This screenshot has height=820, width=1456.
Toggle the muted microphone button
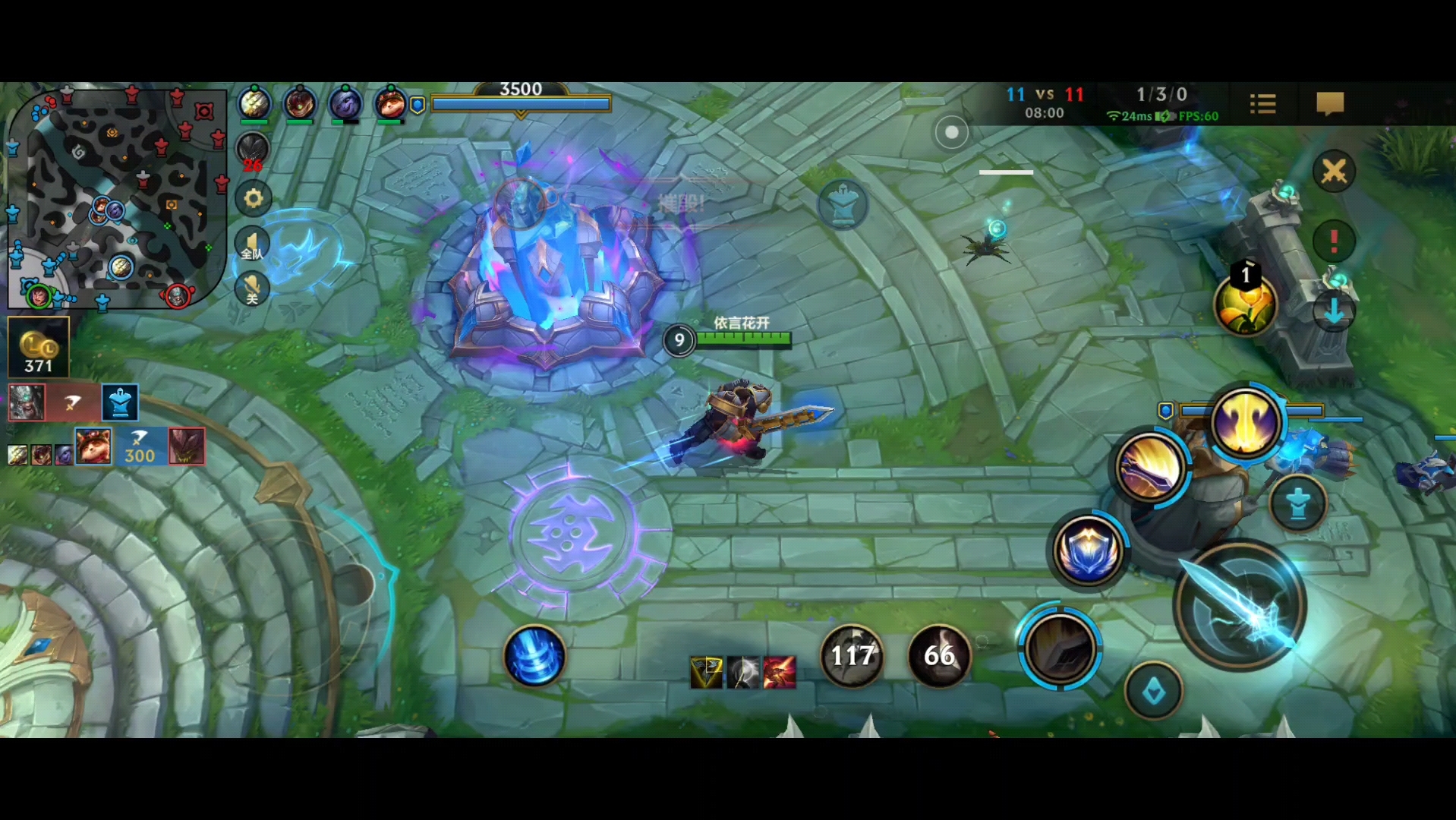point(252,289)
